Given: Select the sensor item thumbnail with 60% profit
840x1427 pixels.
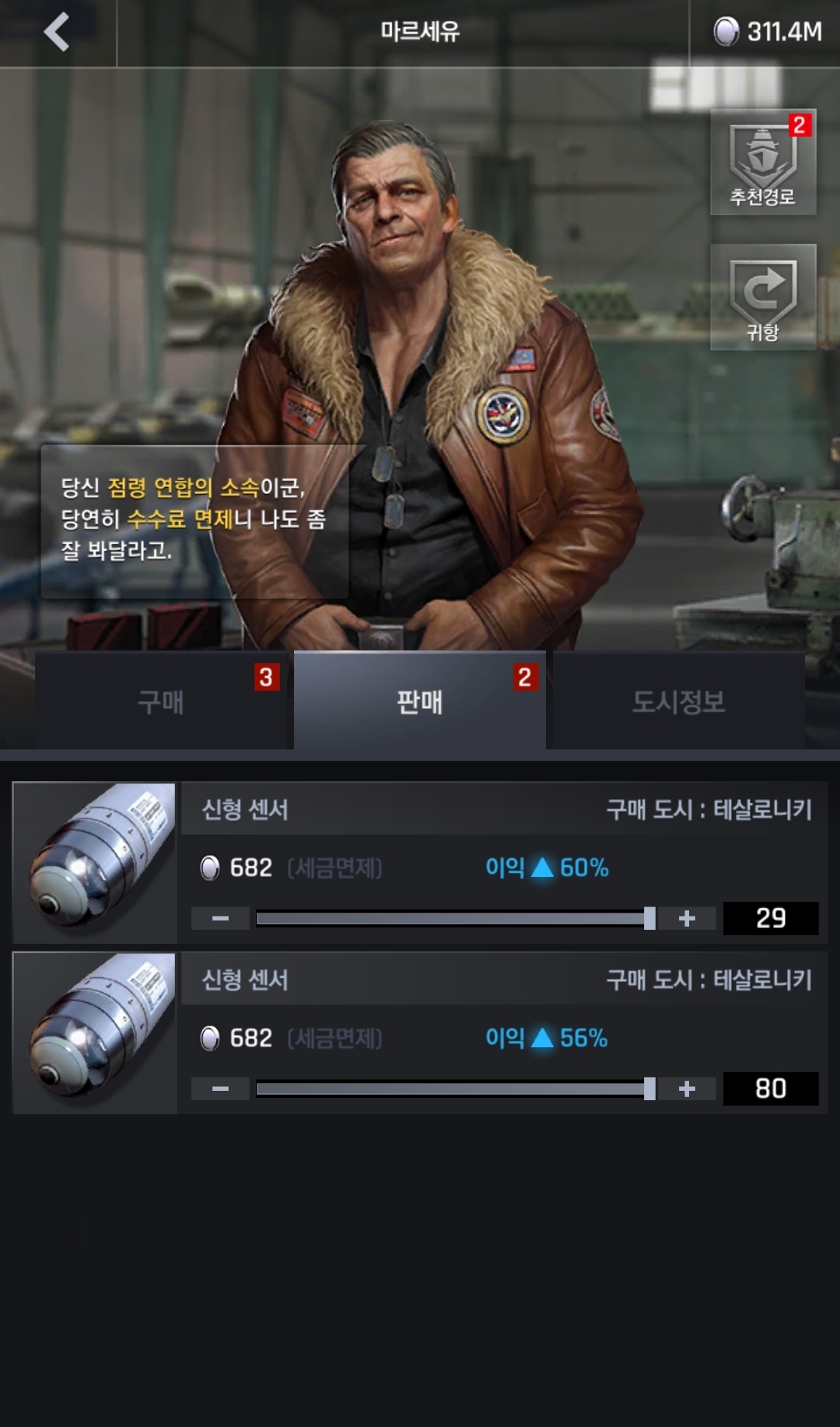Looking at the screenshot, I should [96, 863].
